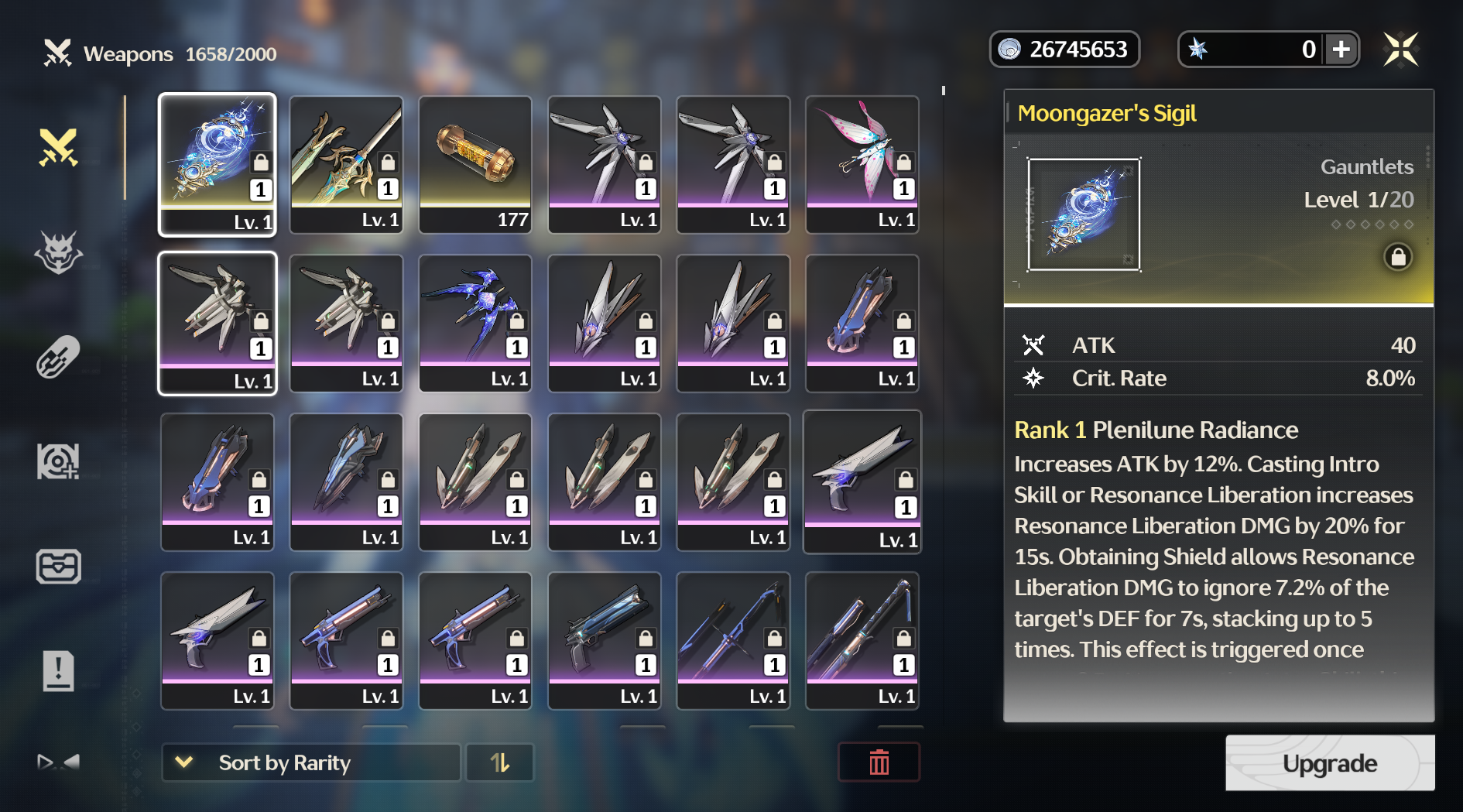Expand the sidebar with the arrow toggle
This screenshot has width=1463, height=812.
pos(59,762)
